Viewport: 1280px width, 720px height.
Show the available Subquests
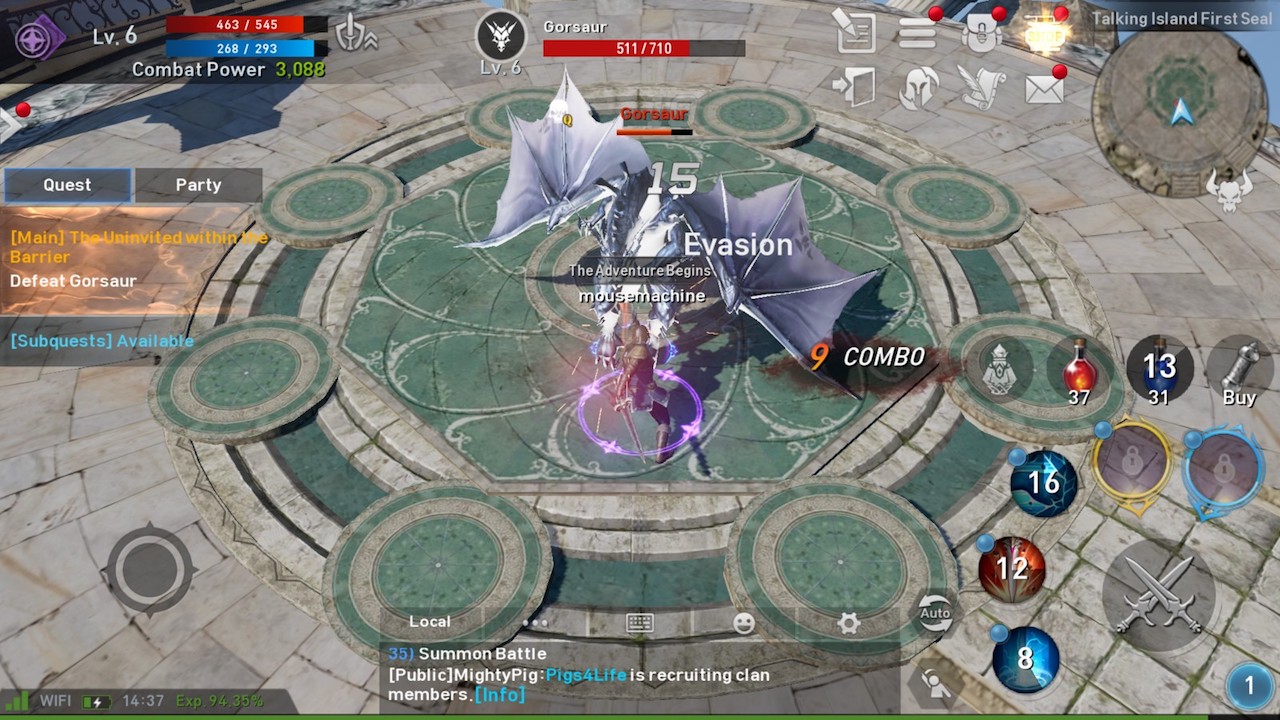tap(102, 341)
